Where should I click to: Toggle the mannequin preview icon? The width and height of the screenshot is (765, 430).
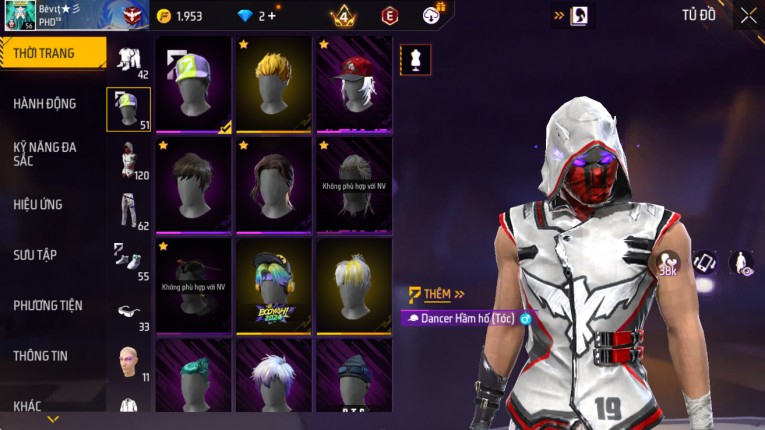415,59
